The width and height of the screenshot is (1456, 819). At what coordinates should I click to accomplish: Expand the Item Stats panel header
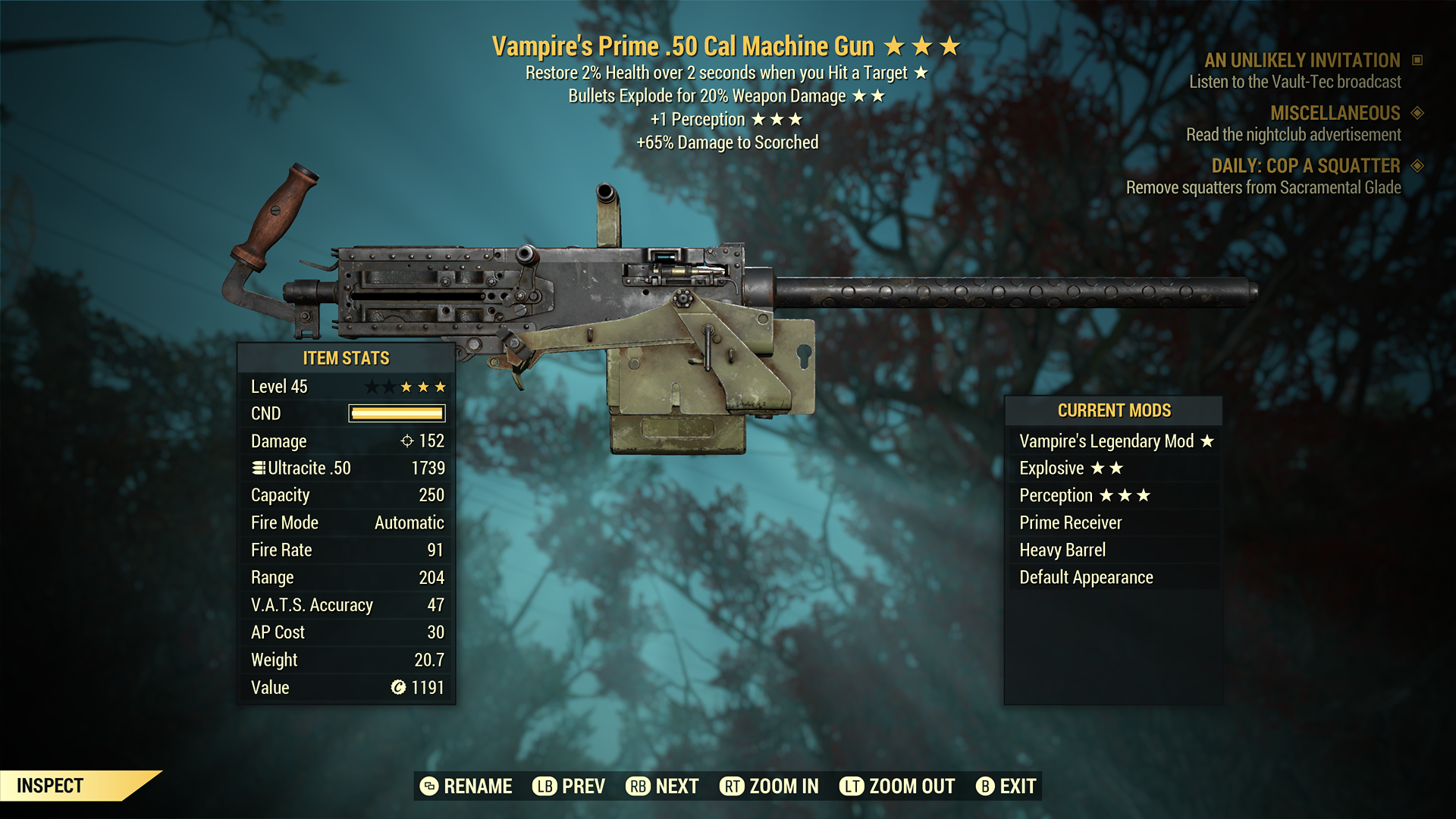point(346,358)
